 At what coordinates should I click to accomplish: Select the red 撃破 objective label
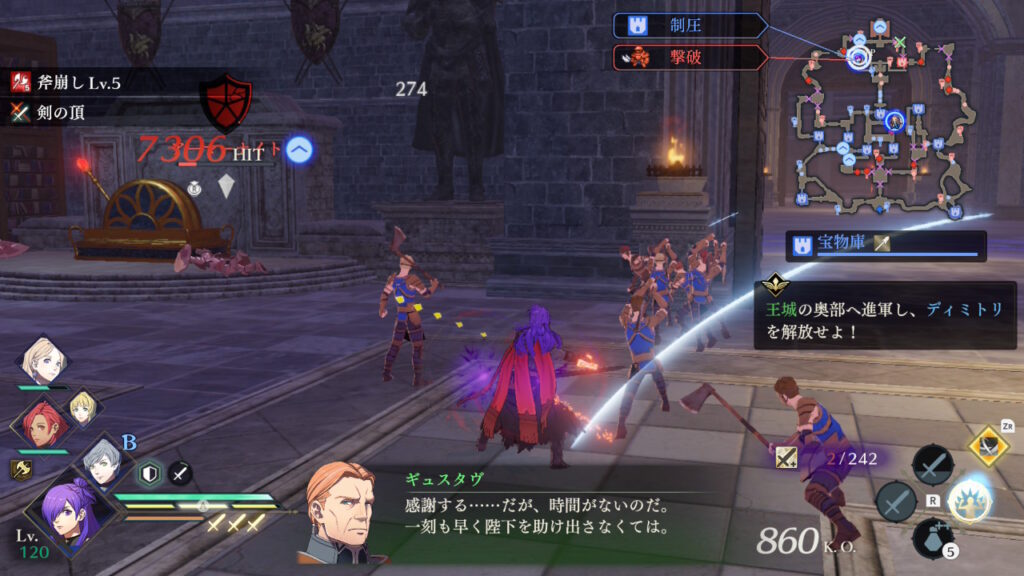(690, 58)
